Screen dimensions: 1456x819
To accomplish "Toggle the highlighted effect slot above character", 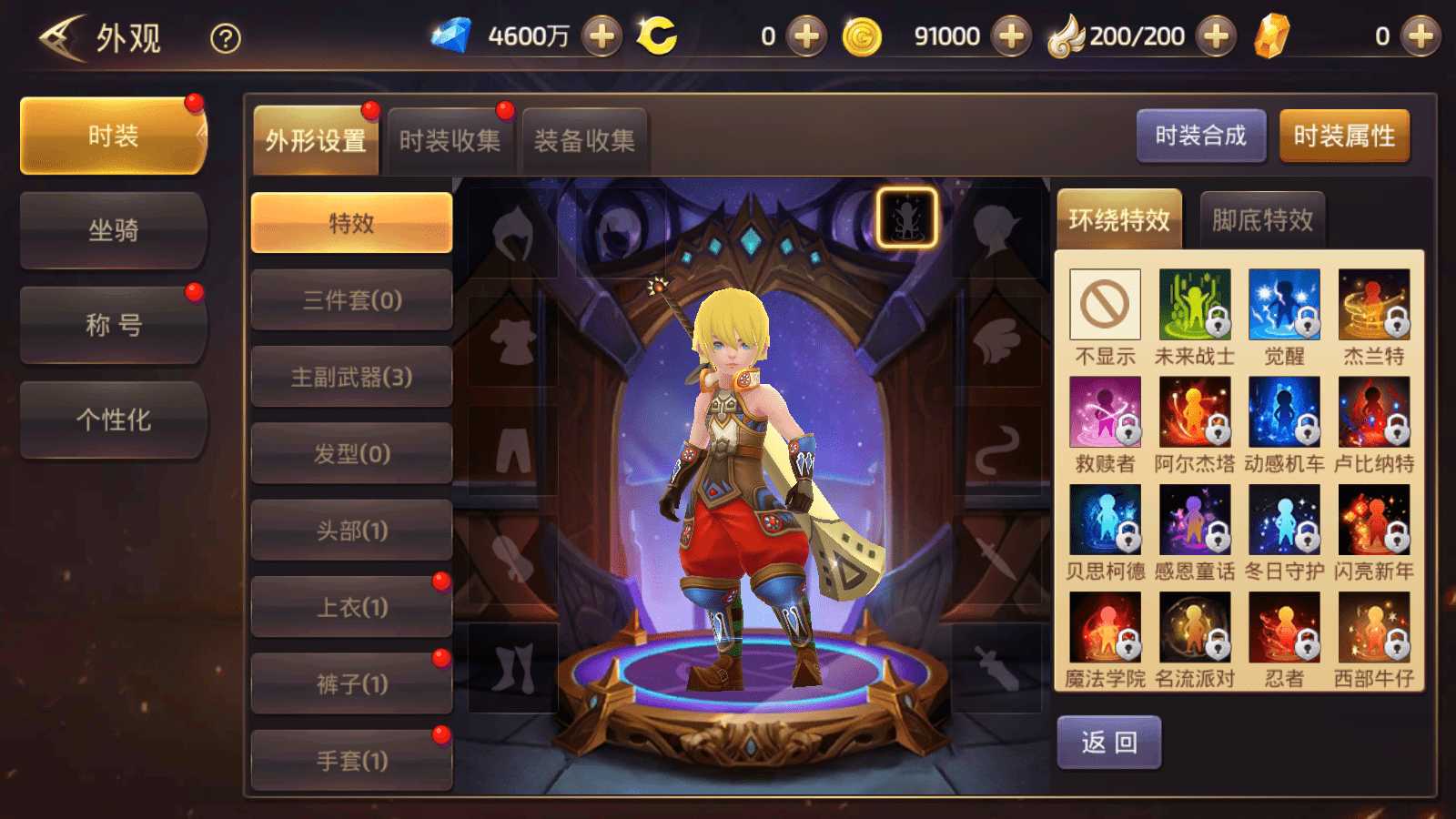I will pos(908,218).
